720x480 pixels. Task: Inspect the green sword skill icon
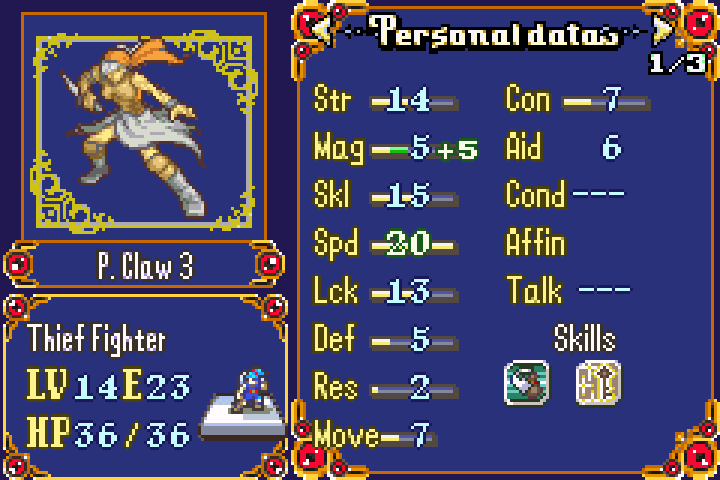526,383
